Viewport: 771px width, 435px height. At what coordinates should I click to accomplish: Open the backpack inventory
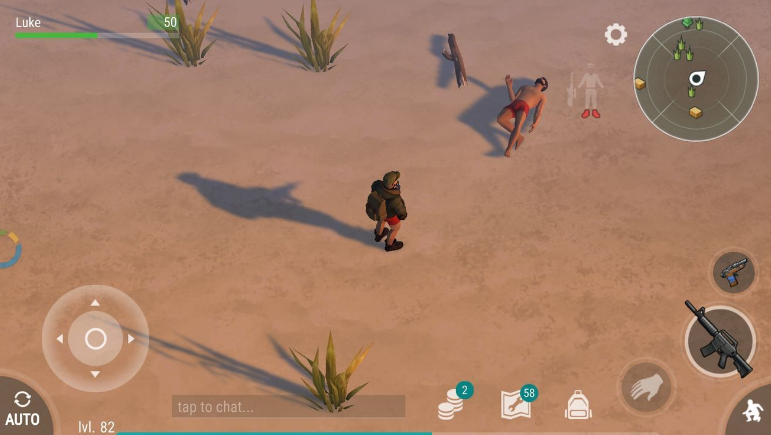[578, 405]
